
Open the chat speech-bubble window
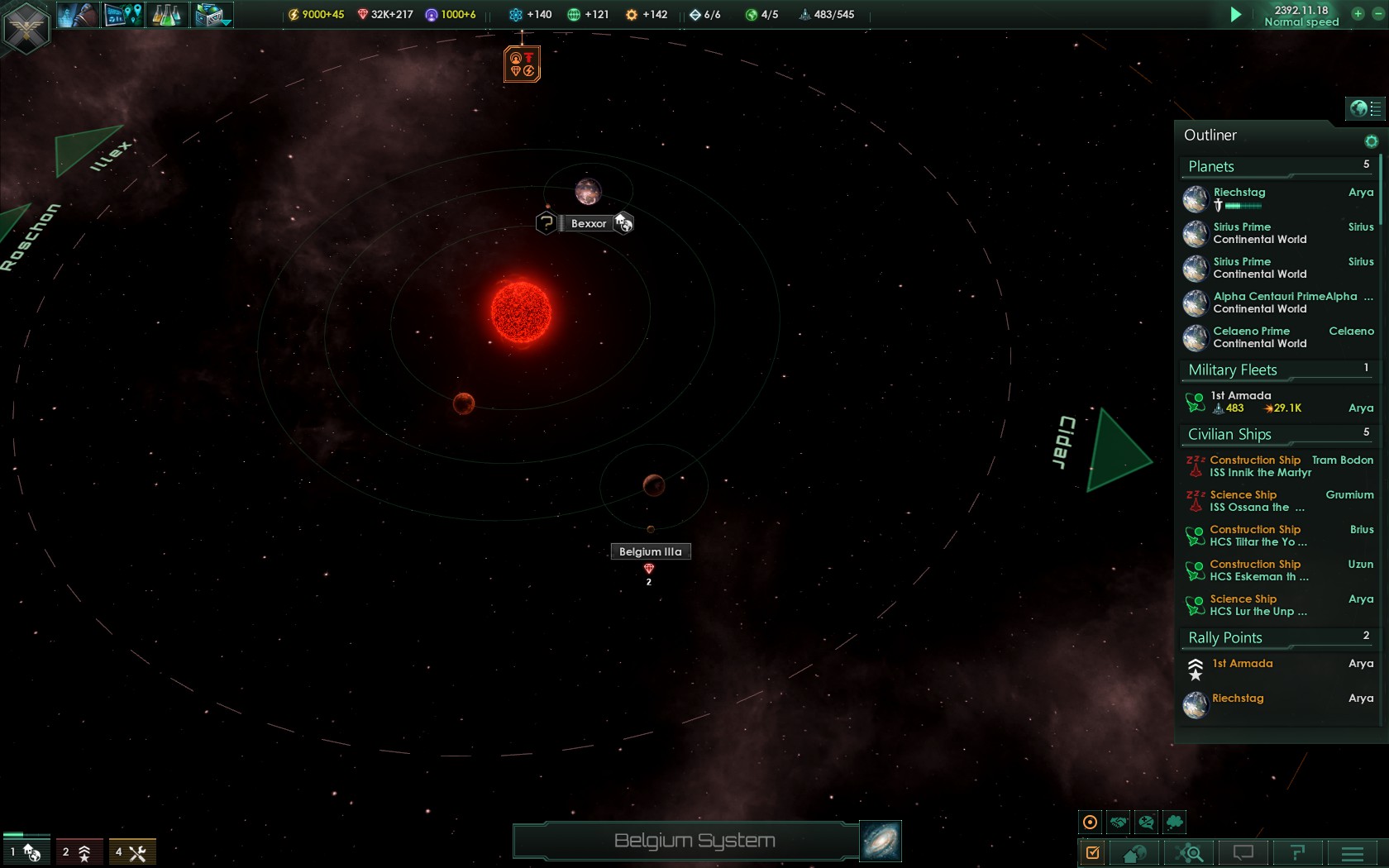point(1243,852)
